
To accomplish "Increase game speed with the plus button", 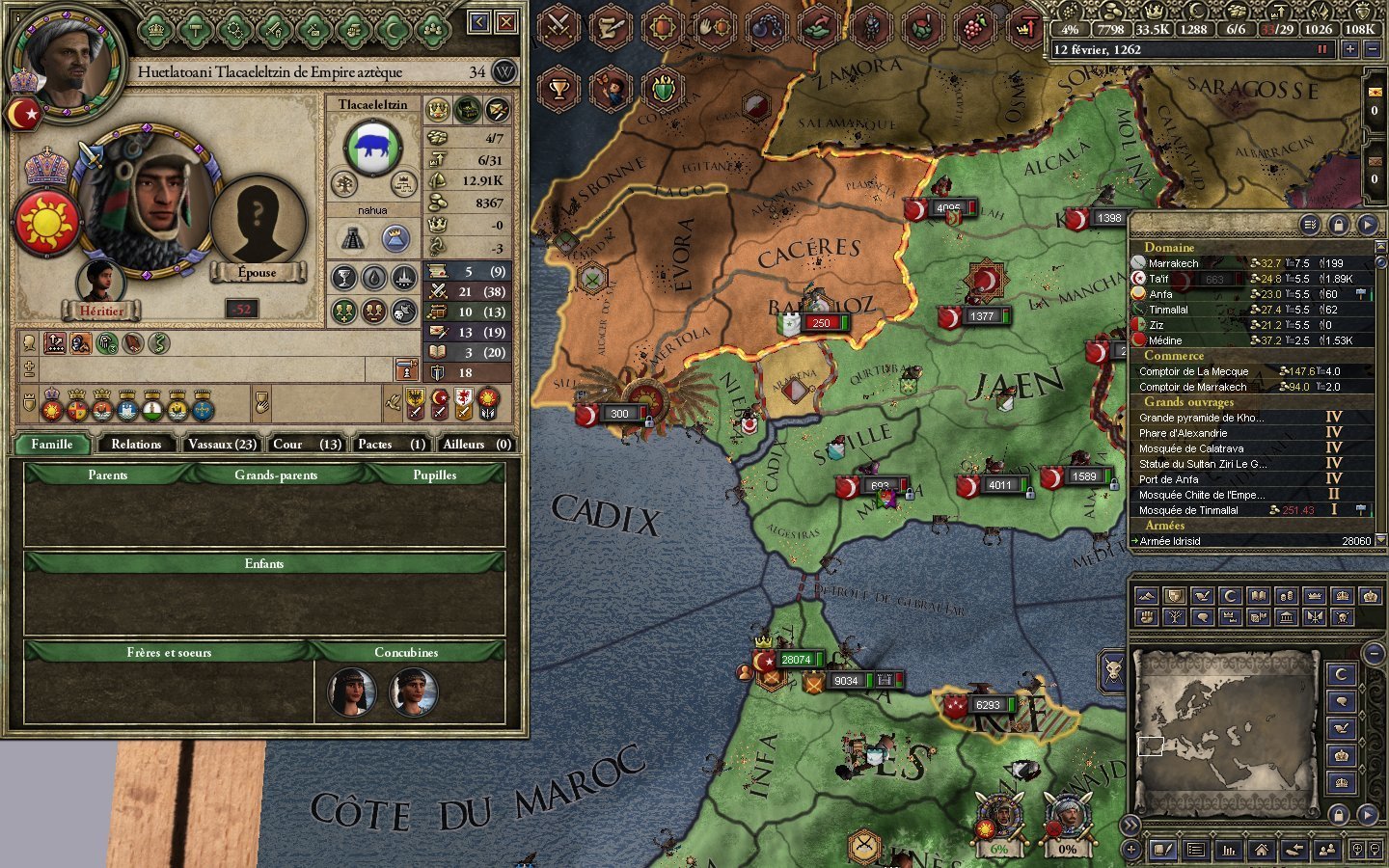I will pos(1349,49).
